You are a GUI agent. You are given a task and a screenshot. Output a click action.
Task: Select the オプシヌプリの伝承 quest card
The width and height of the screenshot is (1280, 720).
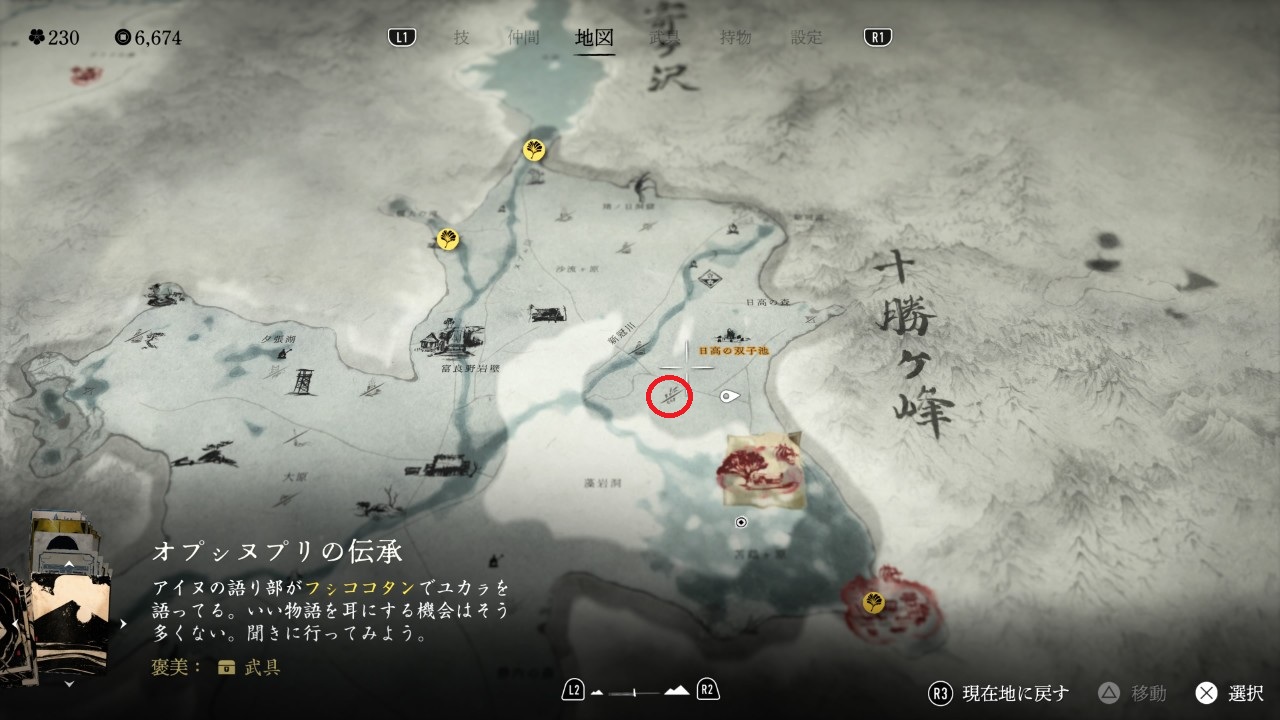pos(68,622)
